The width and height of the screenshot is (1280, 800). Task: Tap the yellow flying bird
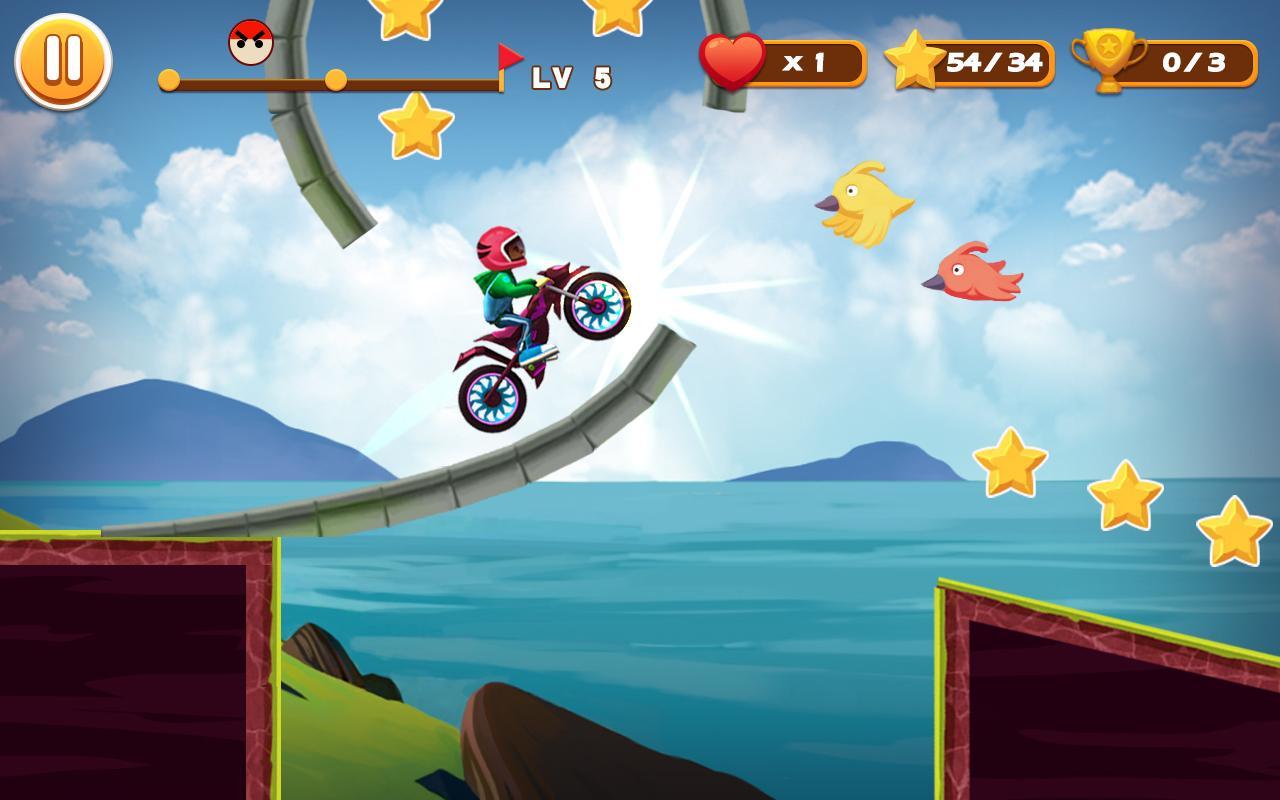pos(862,203)
